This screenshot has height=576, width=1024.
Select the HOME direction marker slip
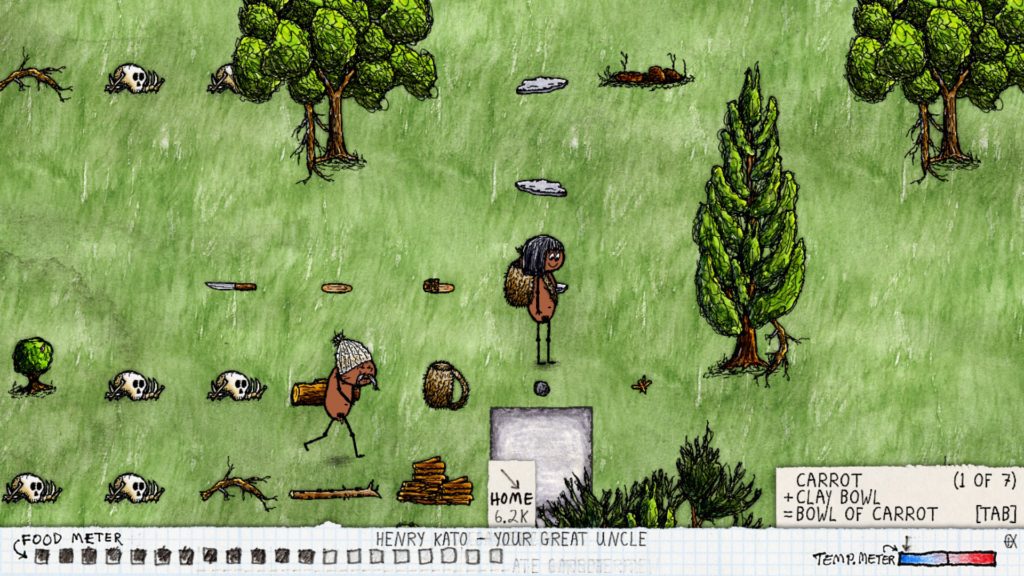point(511,493)
